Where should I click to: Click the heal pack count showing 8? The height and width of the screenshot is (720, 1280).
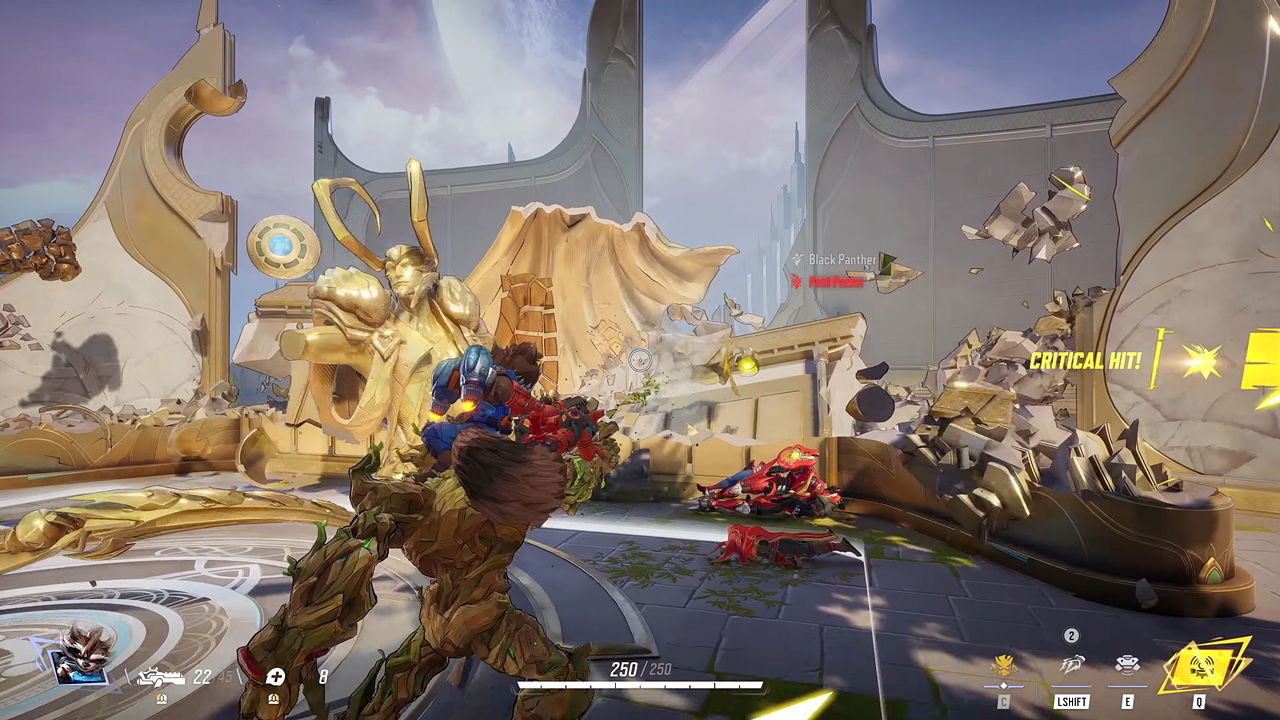[325, 676]
